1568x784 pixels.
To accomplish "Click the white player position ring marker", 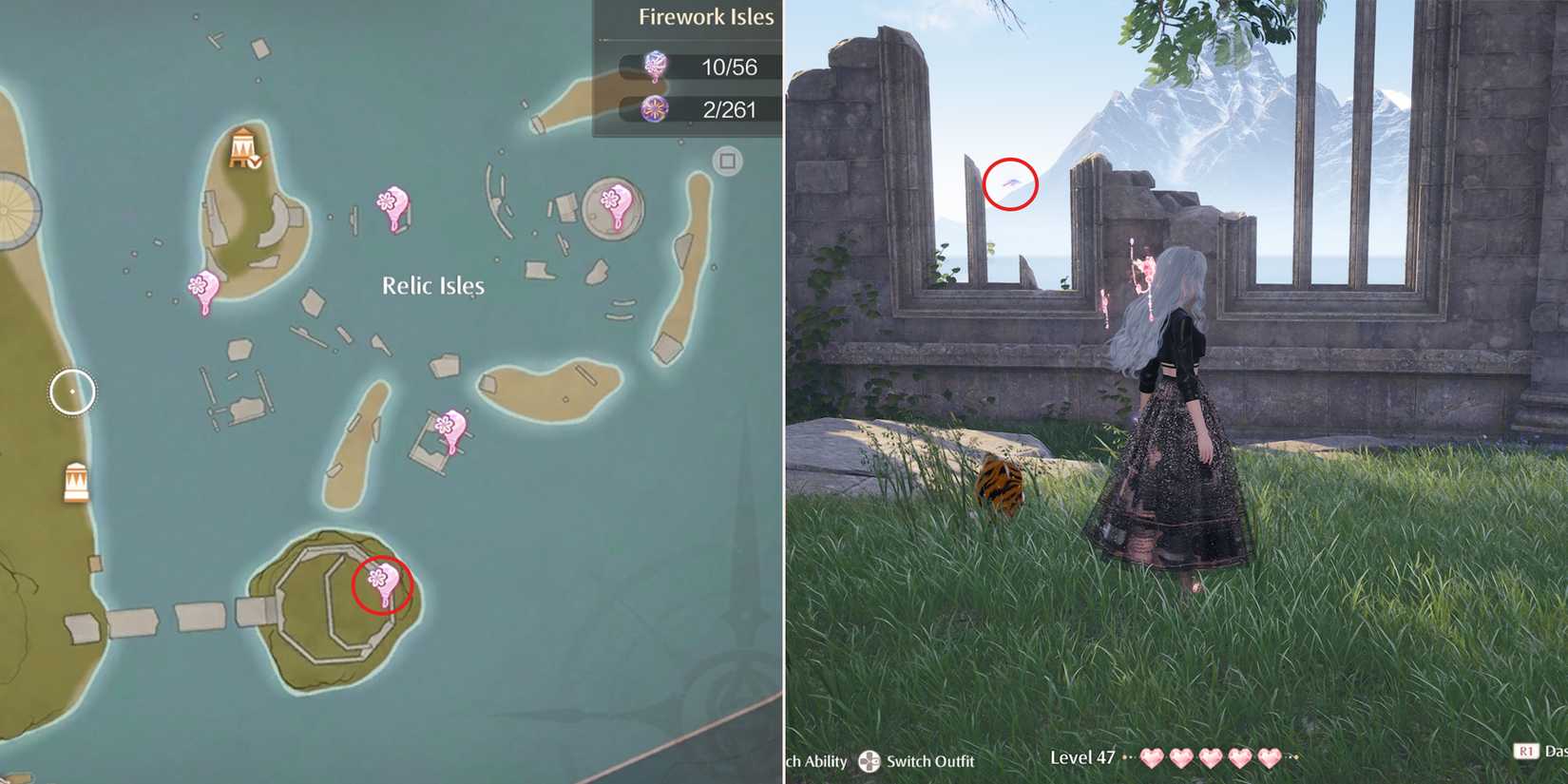I will [x=71, y=391].
